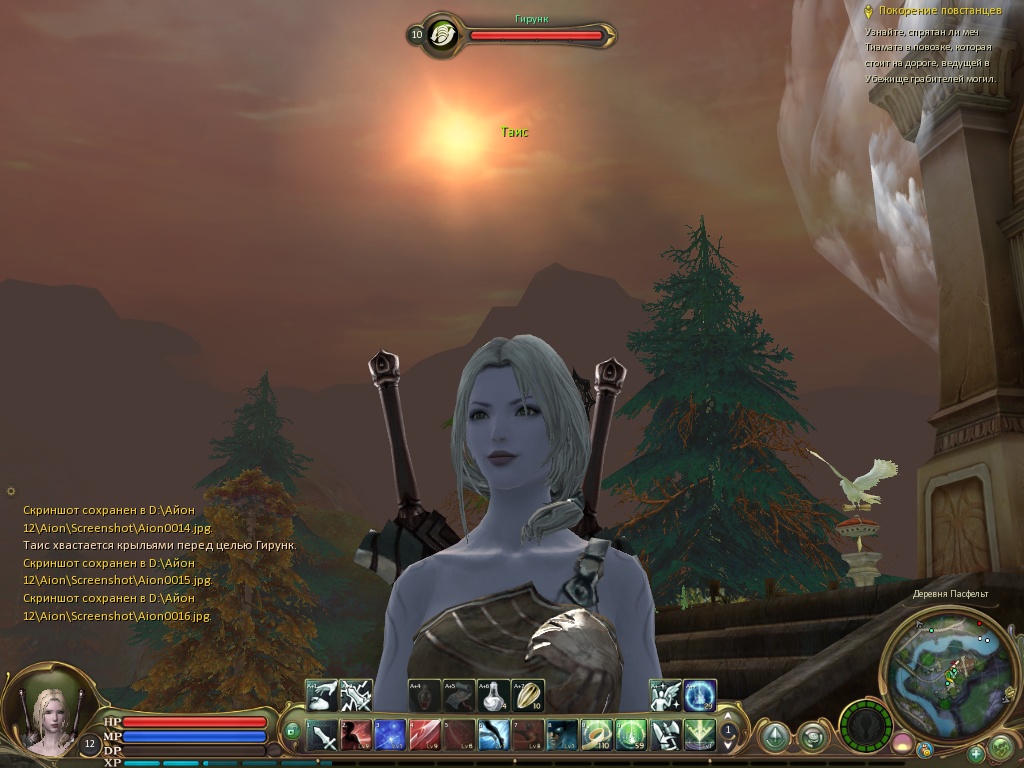Use the blue starburst skill in slot 3
This screenshot has width=1024, height=768.
click(391, 736)
